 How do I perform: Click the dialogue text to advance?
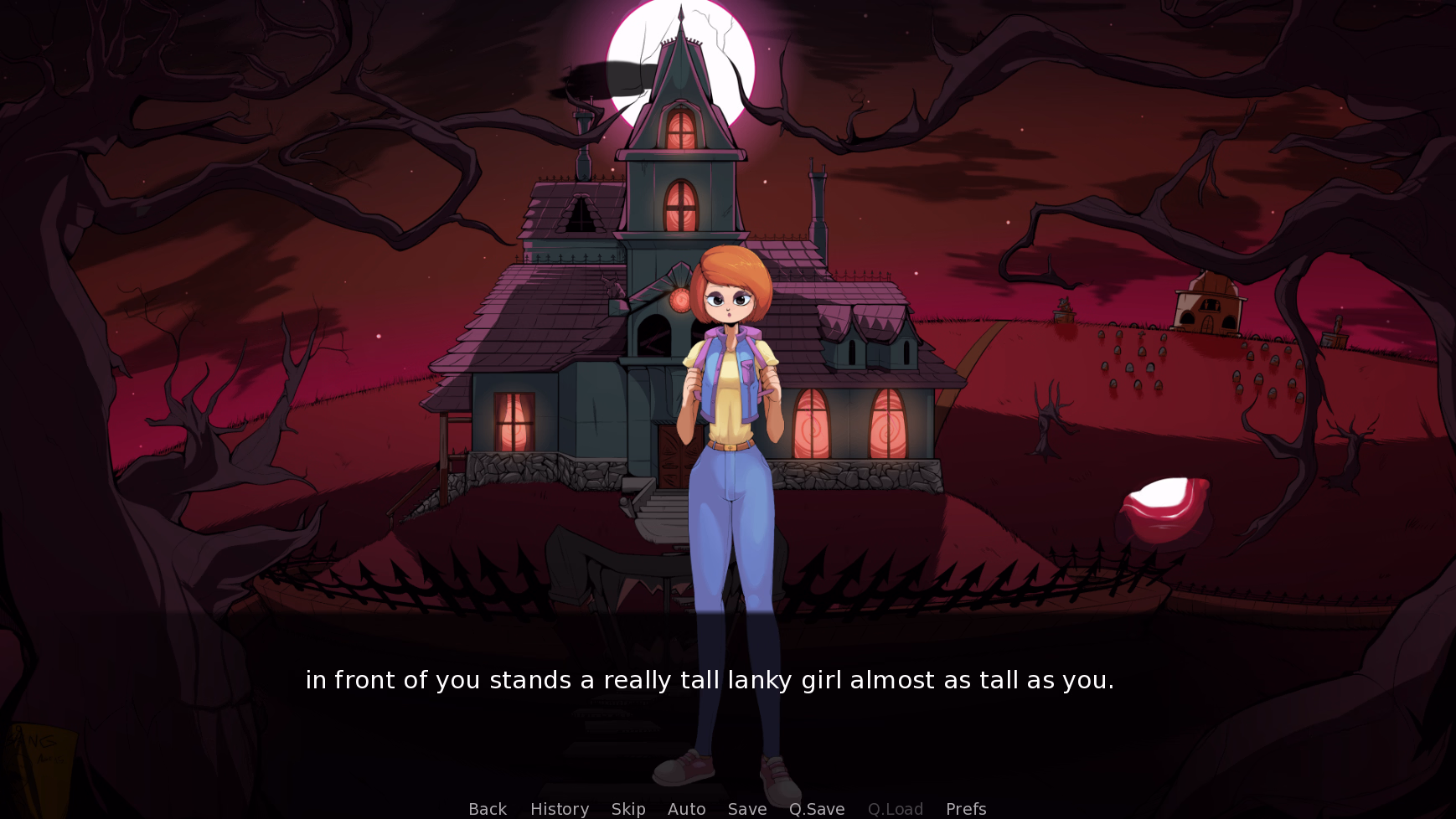click(710, 680)
